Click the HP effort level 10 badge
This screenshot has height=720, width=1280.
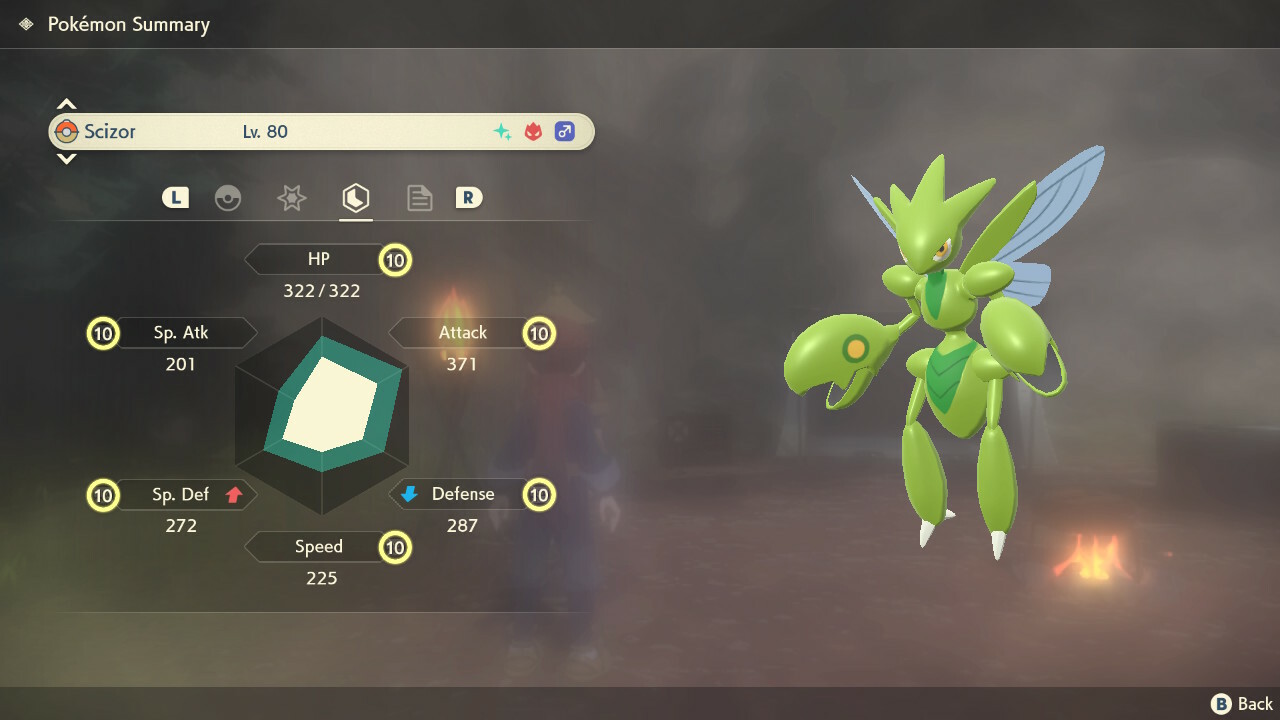(x=395, y=261)
